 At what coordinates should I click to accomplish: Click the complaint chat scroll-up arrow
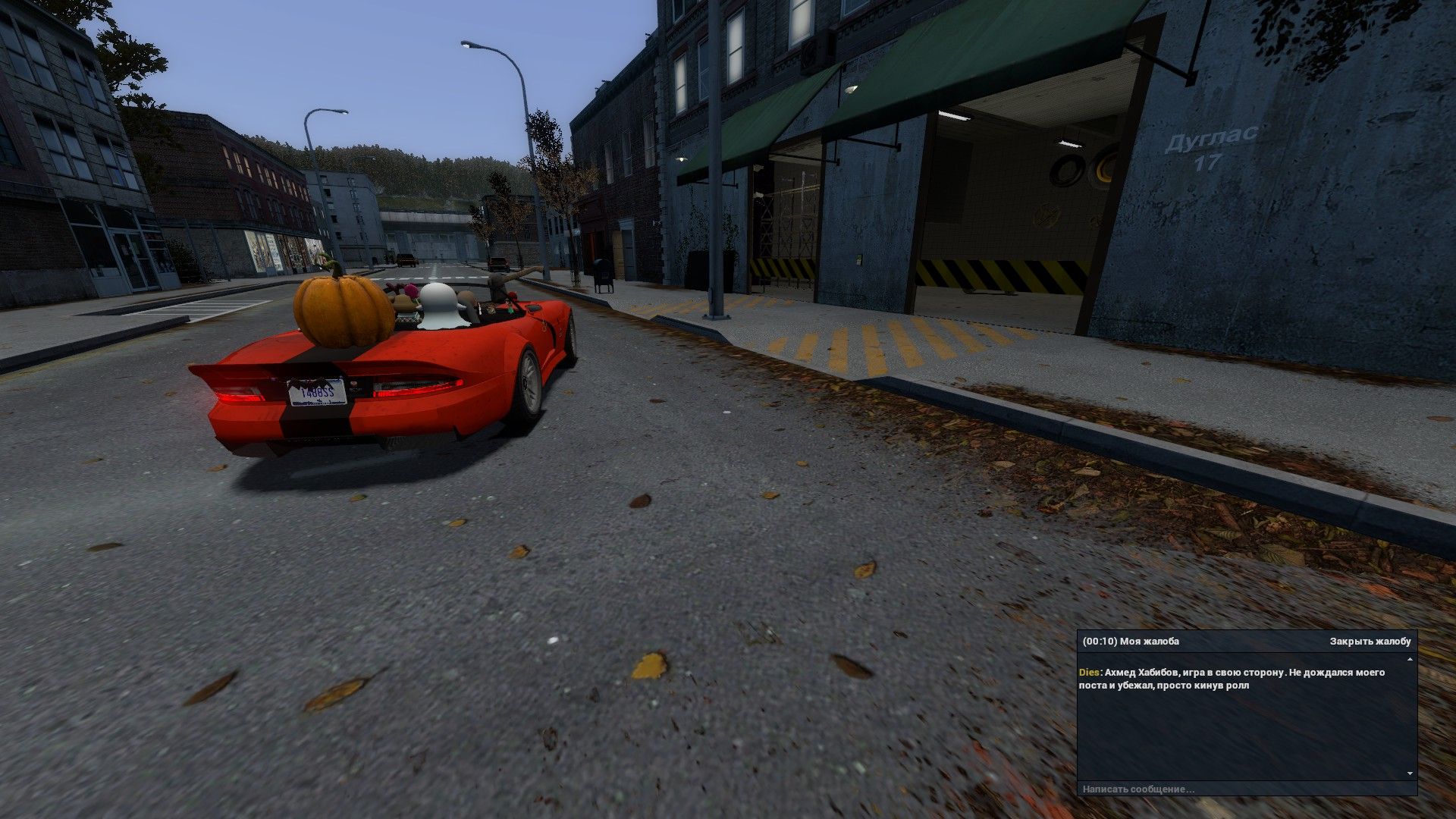coord(1410,660)
